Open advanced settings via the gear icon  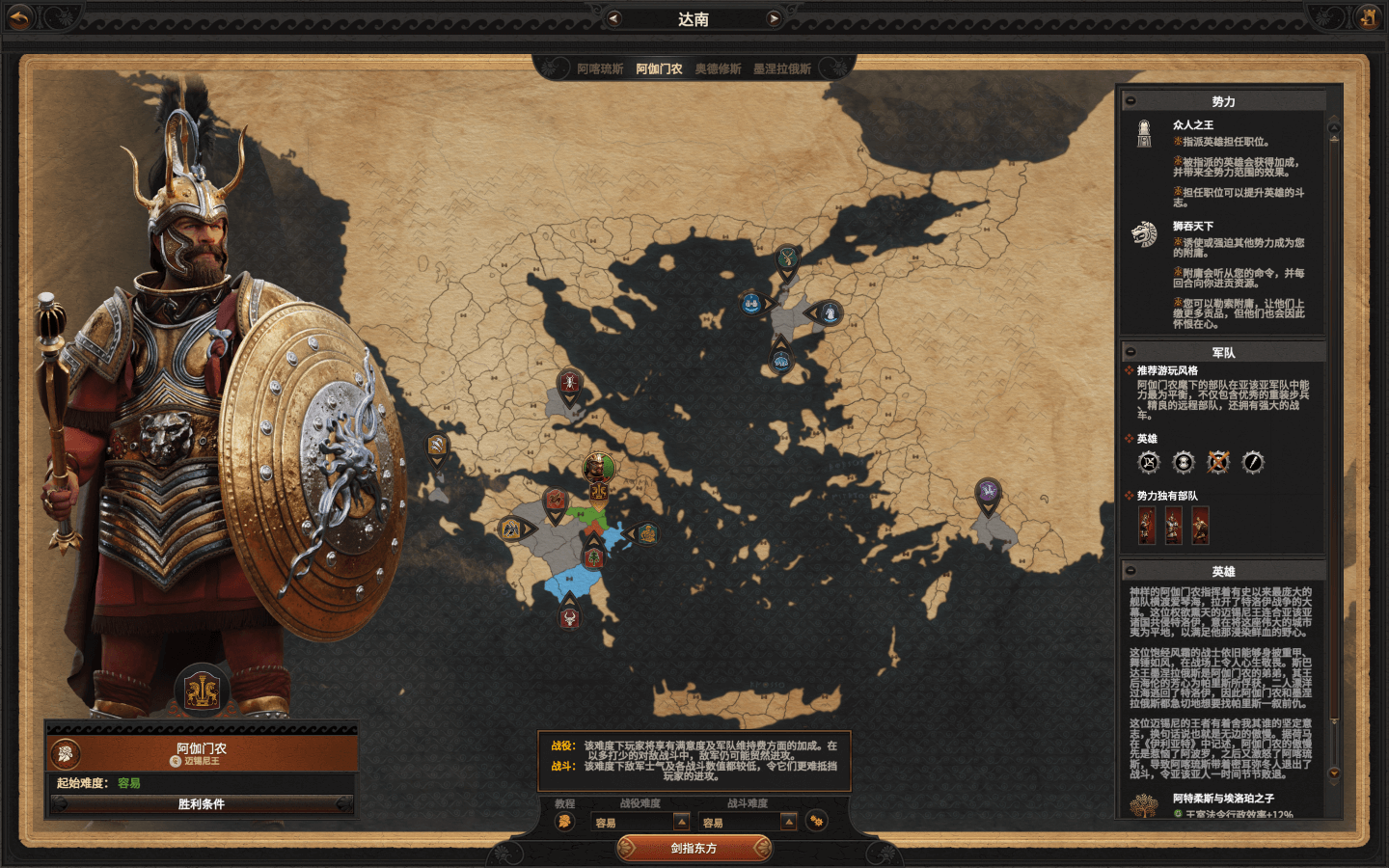[x=817, y=822]
